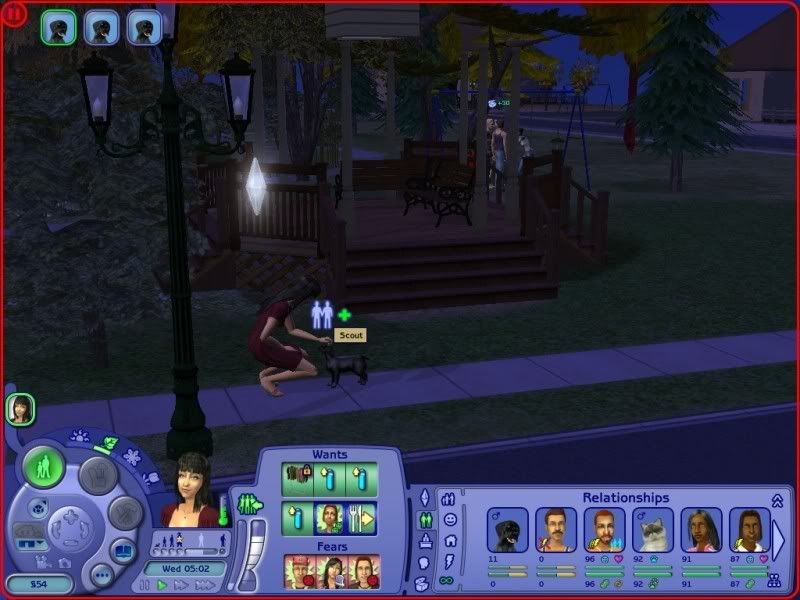Show more relationships with the right arrow
Image resolution: width=800 pixels, height=600 pixels.
coord(779,538)
